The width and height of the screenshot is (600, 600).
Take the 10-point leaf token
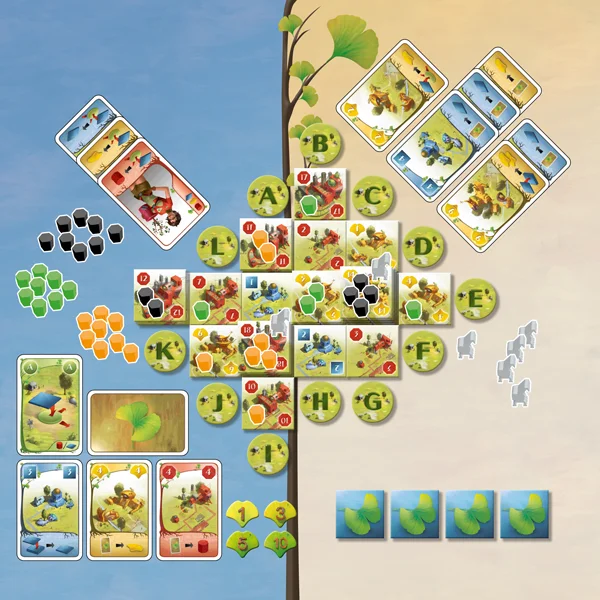[280, 542]
